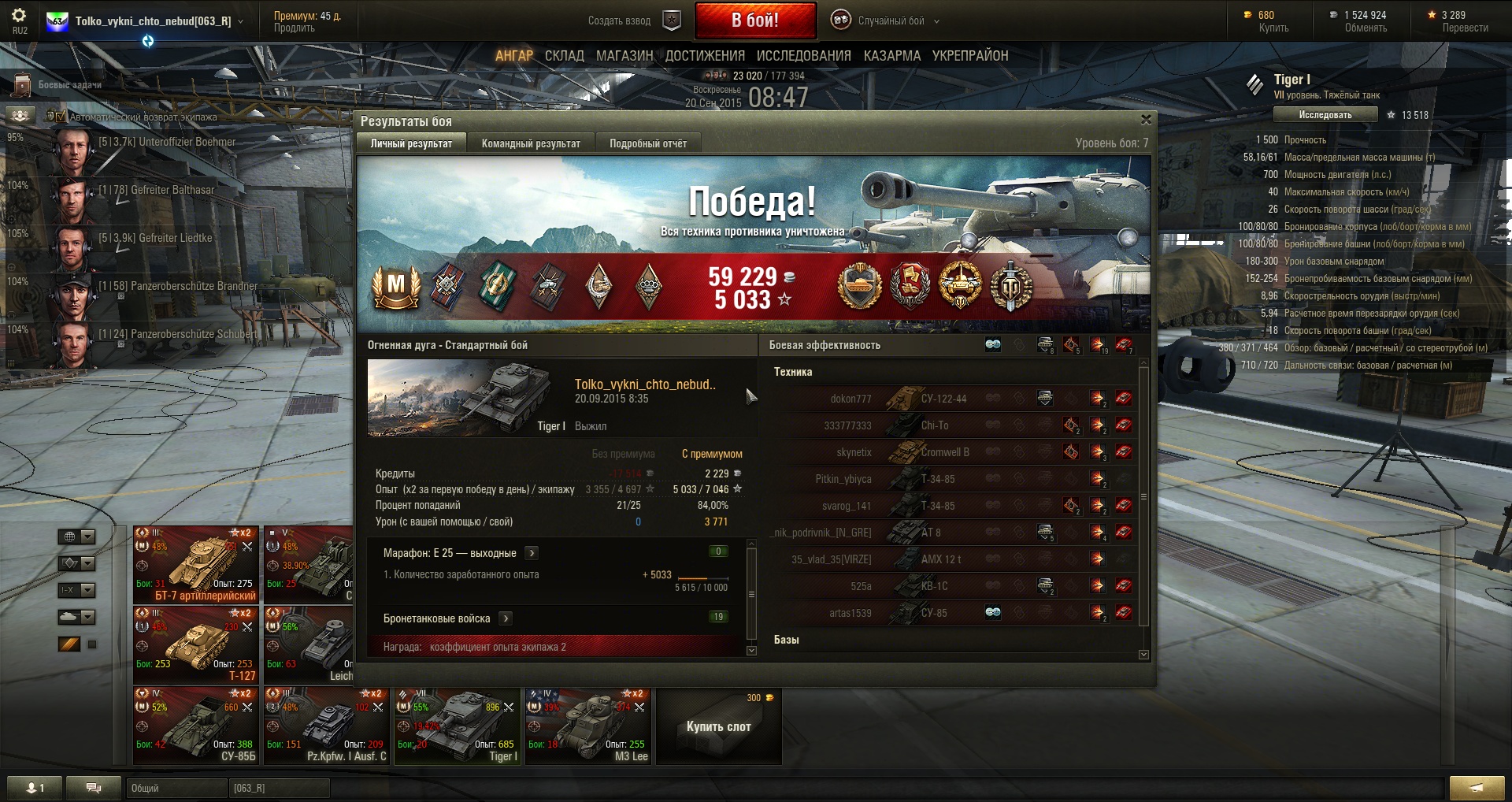View the ДОСТИЖЕНИЯ section
The height and width of the screenshot is (802, 1512).
pos(705,56)
